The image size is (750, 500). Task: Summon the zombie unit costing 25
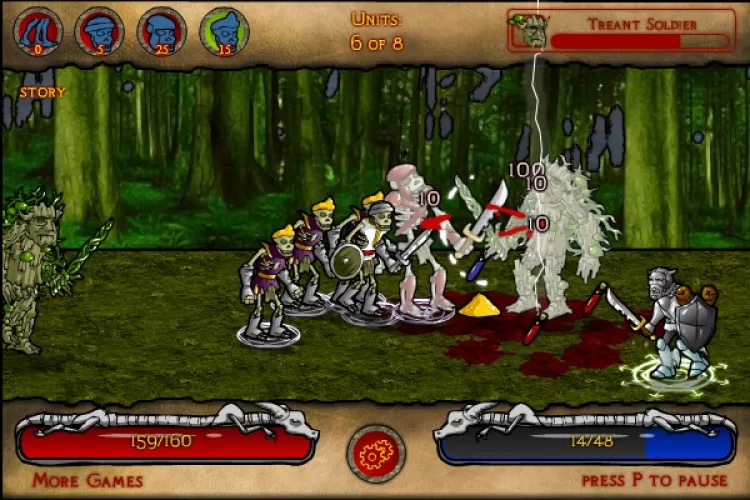click(x=161, y=31)
